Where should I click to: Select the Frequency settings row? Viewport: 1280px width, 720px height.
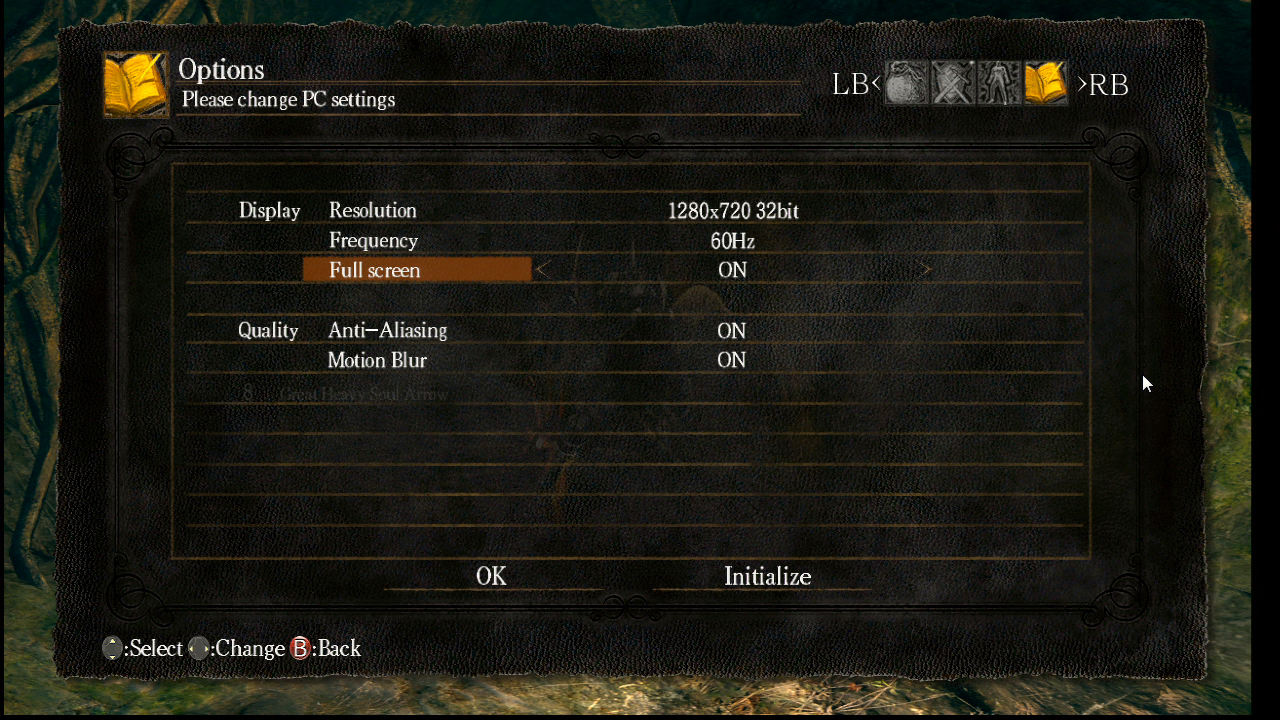373,240
